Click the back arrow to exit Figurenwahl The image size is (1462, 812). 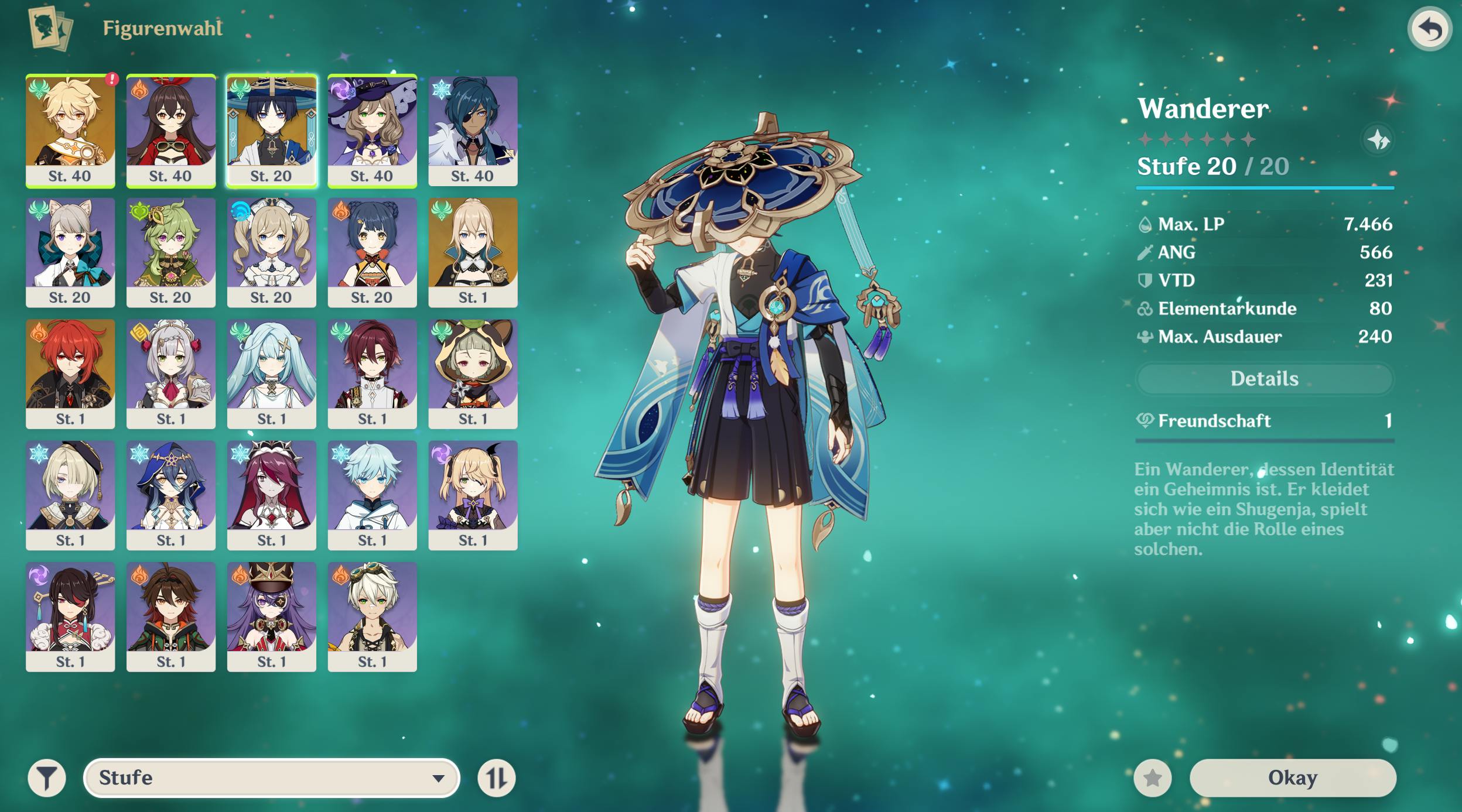pyautogui.click(x=1430, y=28)
